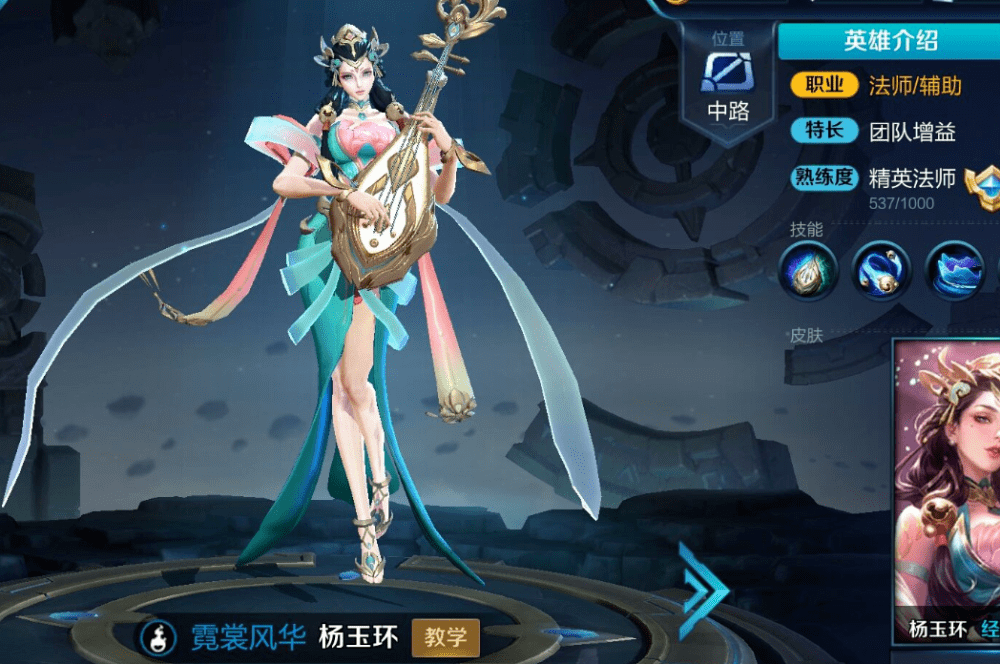
Task: Click the 英雄介绍 header tab
Action: pyautogui.click(x=890, y=42)
